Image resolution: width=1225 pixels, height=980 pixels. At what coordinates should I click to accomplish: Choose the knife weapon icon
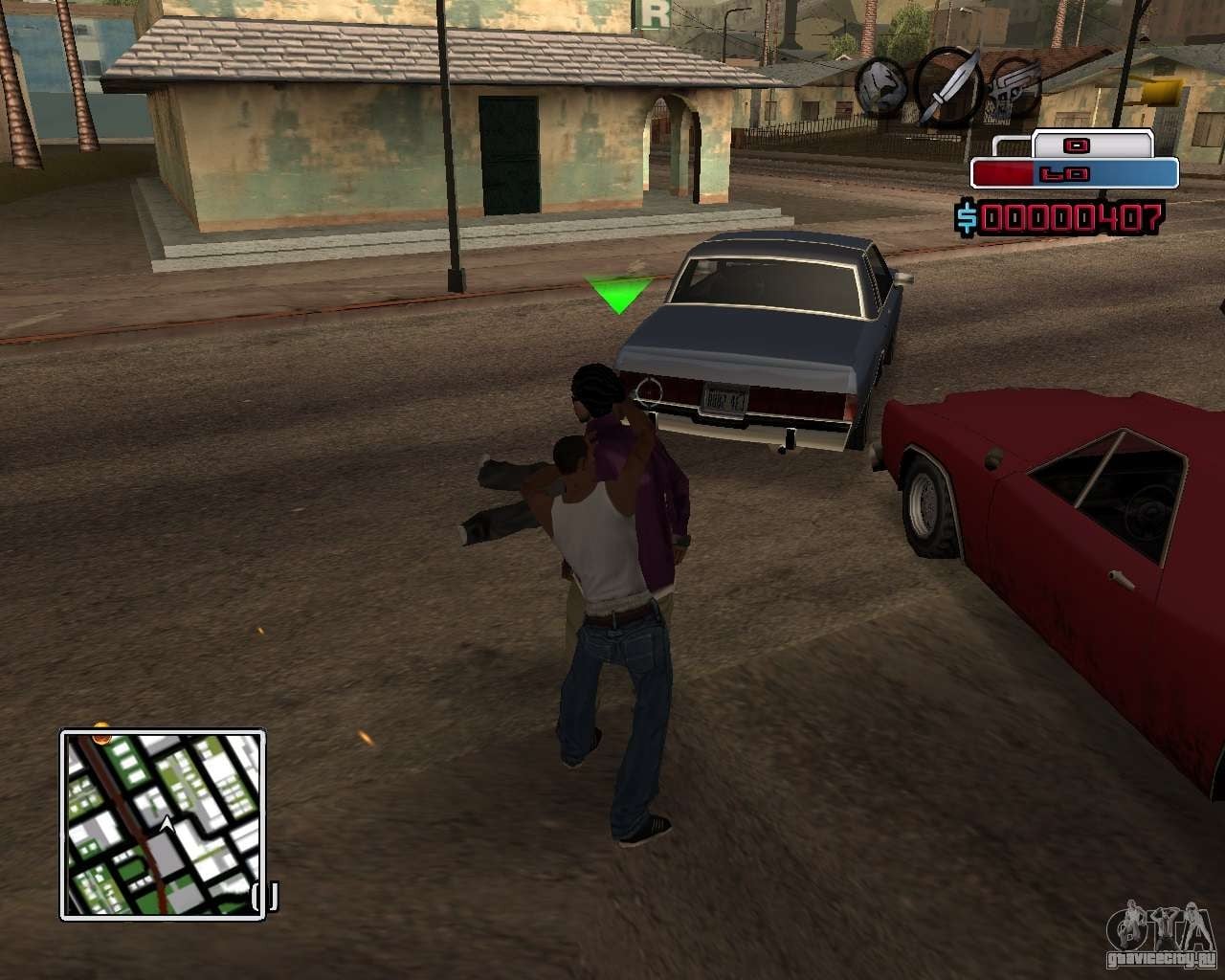(x=947, y=86)
